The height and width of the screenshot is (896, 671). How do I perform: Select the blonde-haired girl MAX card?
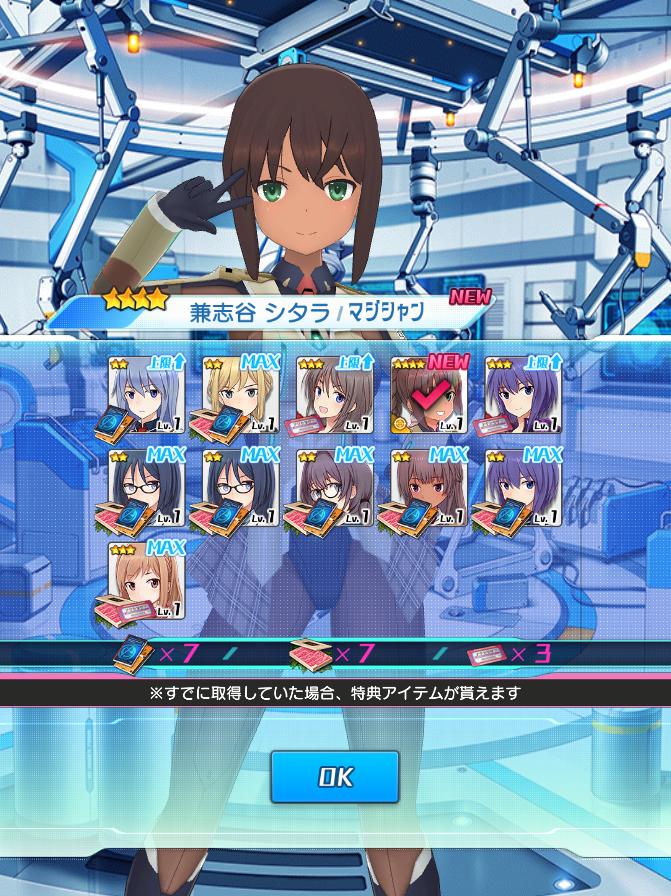[x=240, y=395]
